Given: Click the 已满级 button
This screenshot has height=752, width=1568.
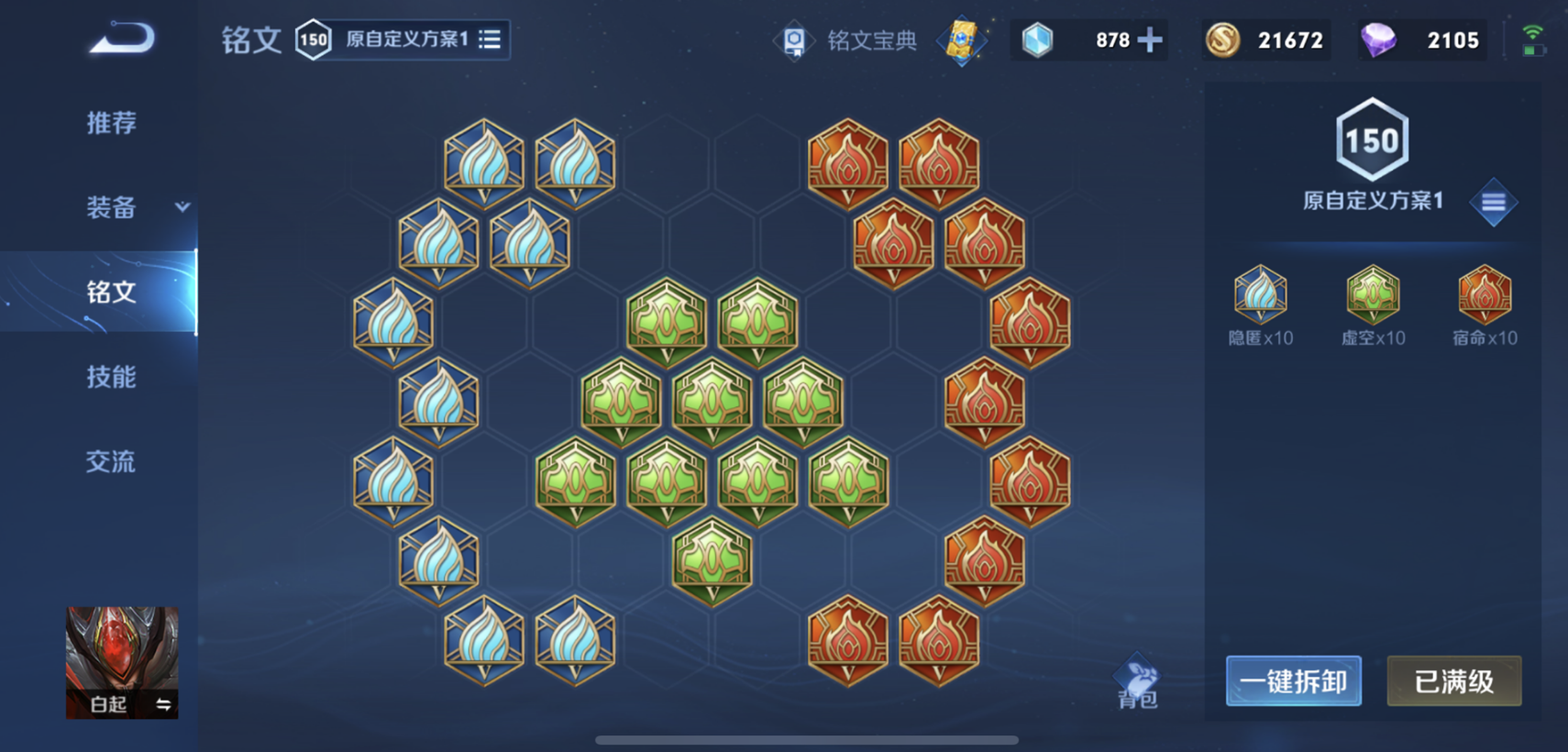Looking at the screenshot, I should [x=1452, y=680].
